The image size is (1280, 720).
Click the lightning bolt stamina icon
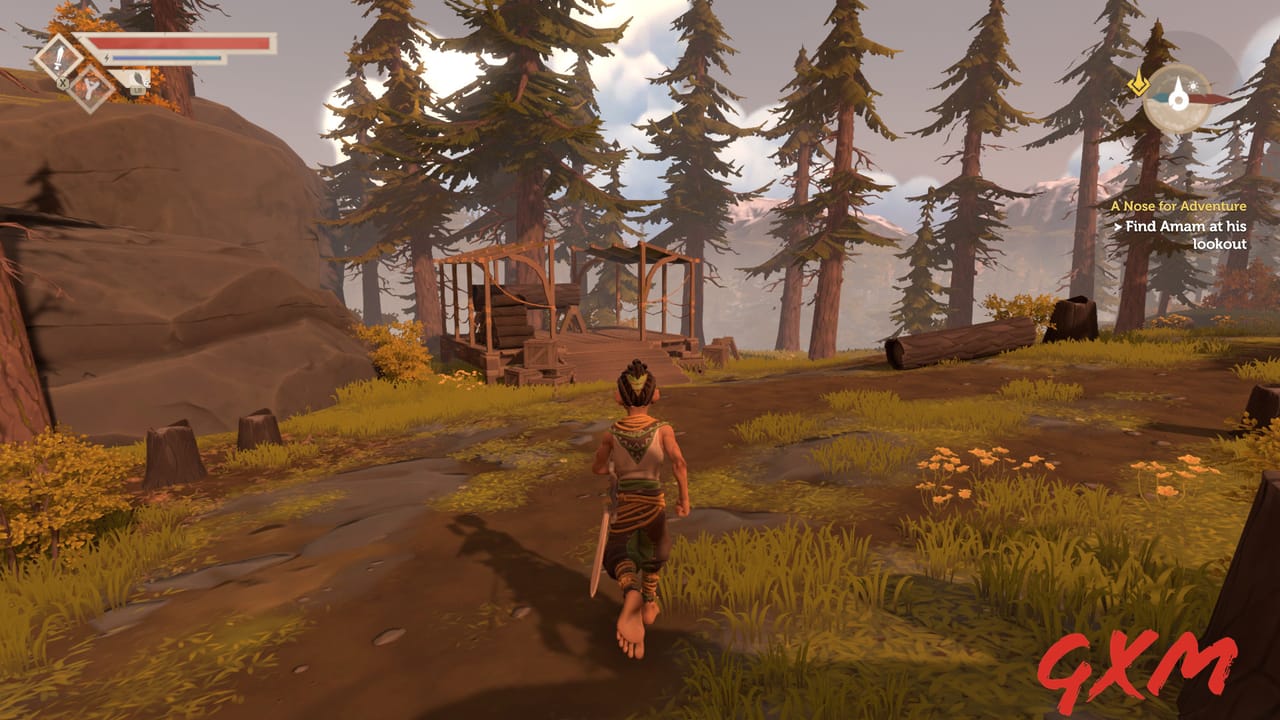[x=107, y=58]
